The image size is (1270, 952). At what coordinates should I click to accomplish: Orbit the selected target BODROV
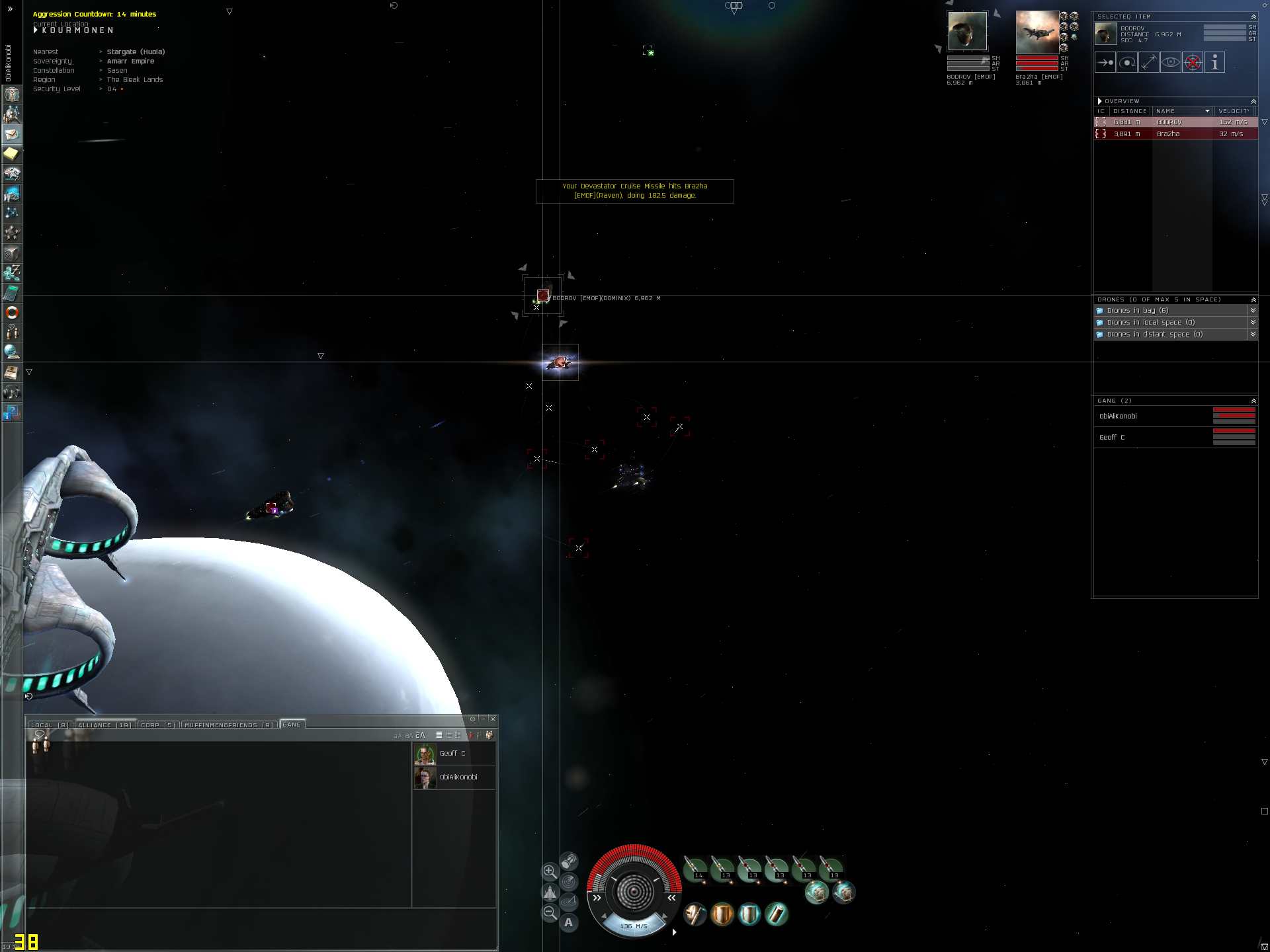point(1127,63)
